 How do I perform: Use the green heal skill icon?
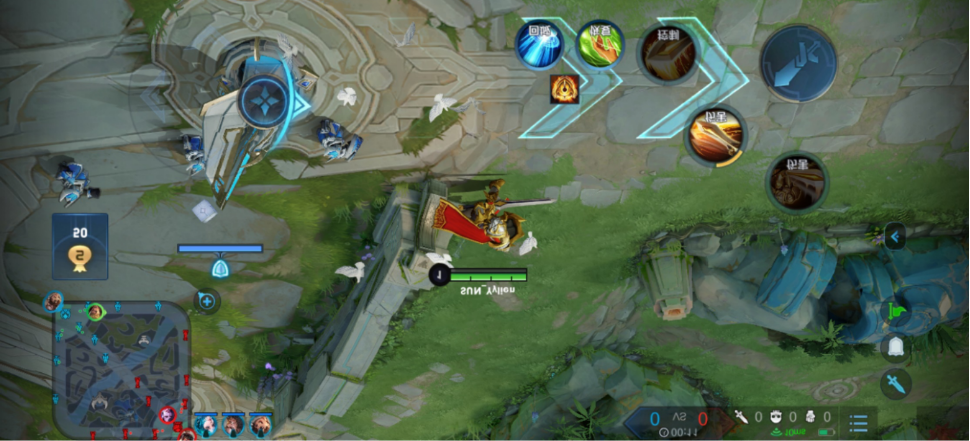pos(601,43)
